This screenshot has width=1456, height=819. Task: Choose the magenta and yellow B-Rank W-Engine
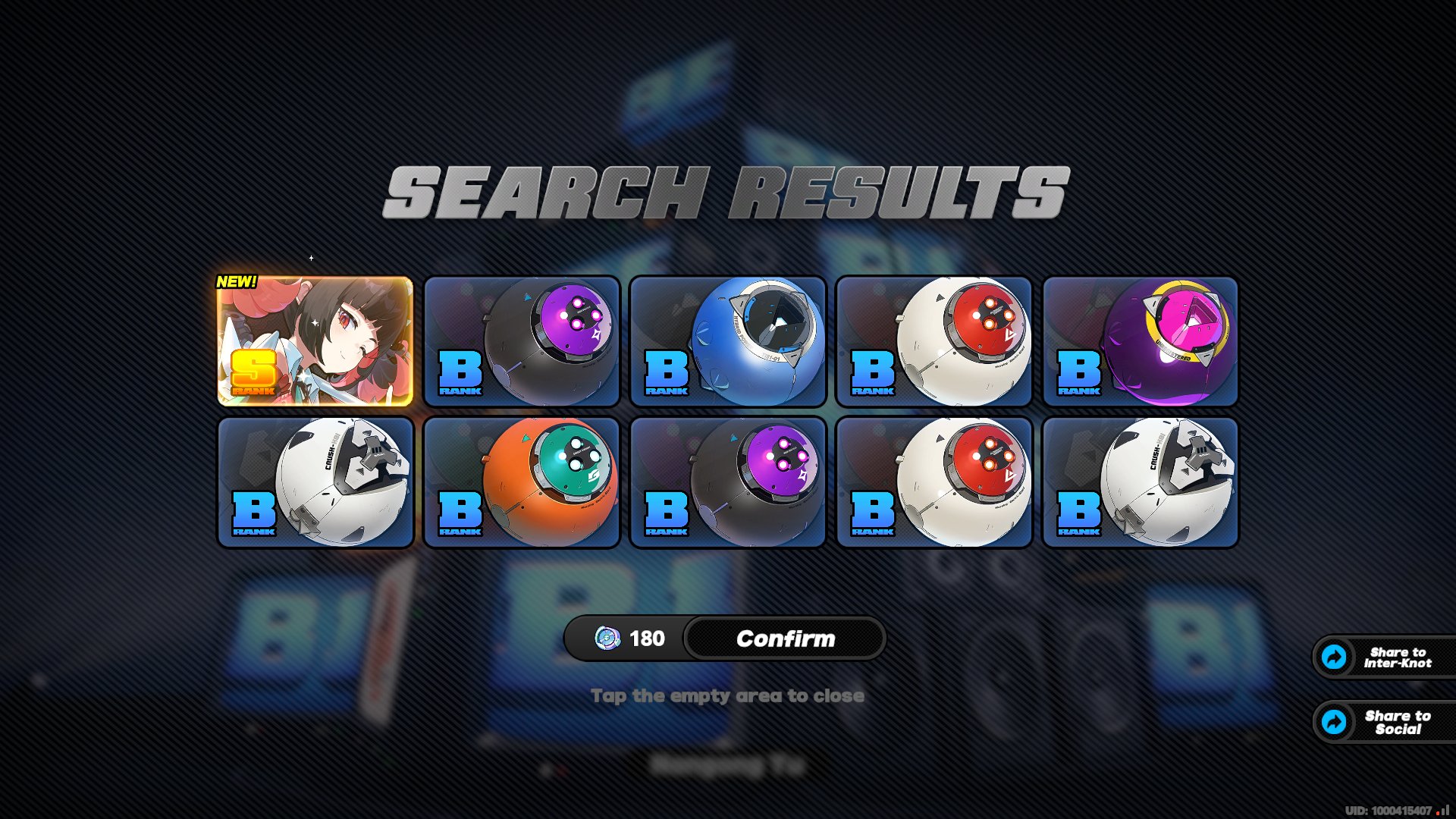(1141, 341)
